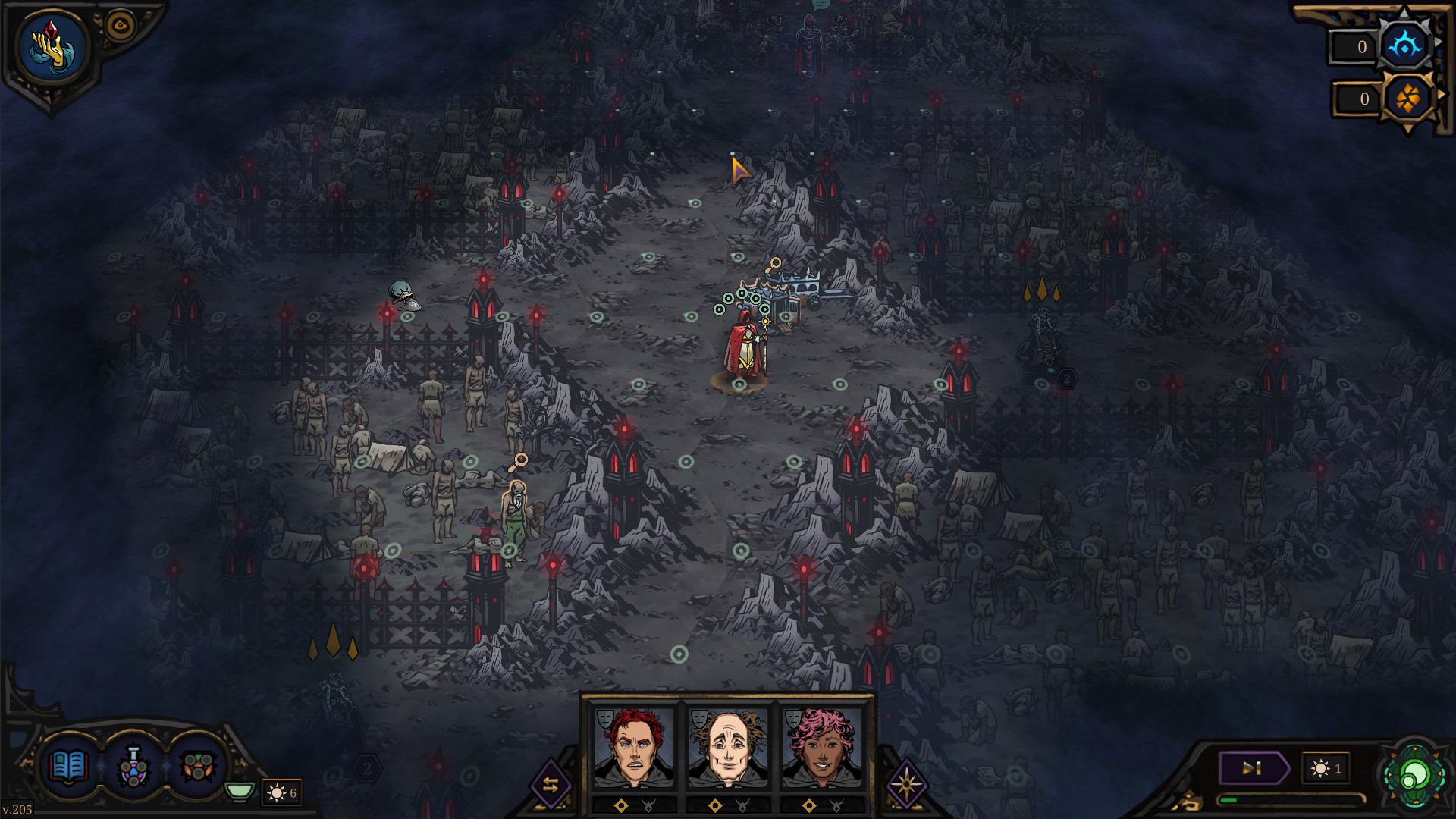Open the blue book journal
1456x819 pixels.
tap(68, 767)
